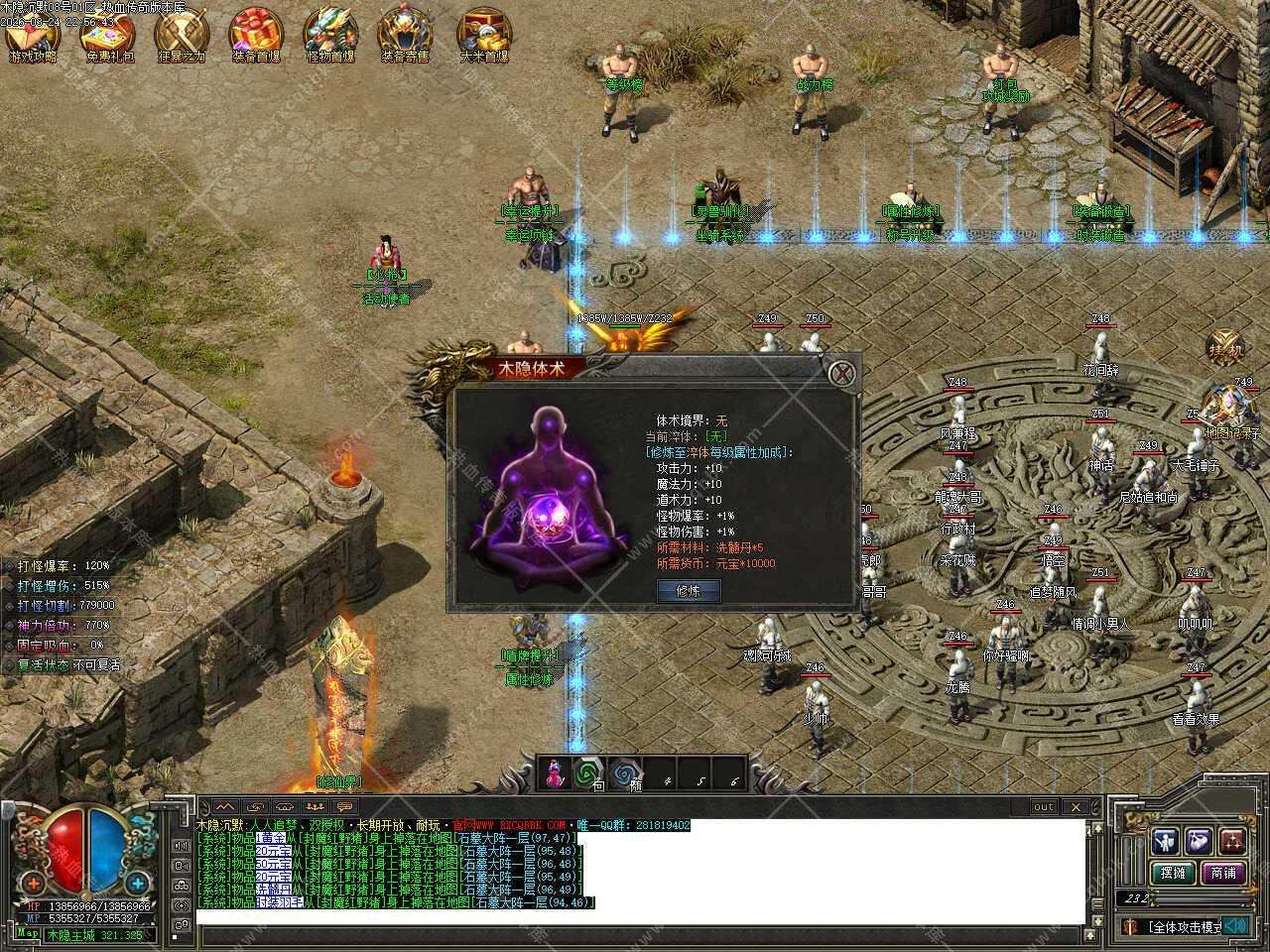Image resolution: width=1270 pixels, height=952 pixels.
Task: Activate the blue swirl skill slot
Action: (625, 773)
